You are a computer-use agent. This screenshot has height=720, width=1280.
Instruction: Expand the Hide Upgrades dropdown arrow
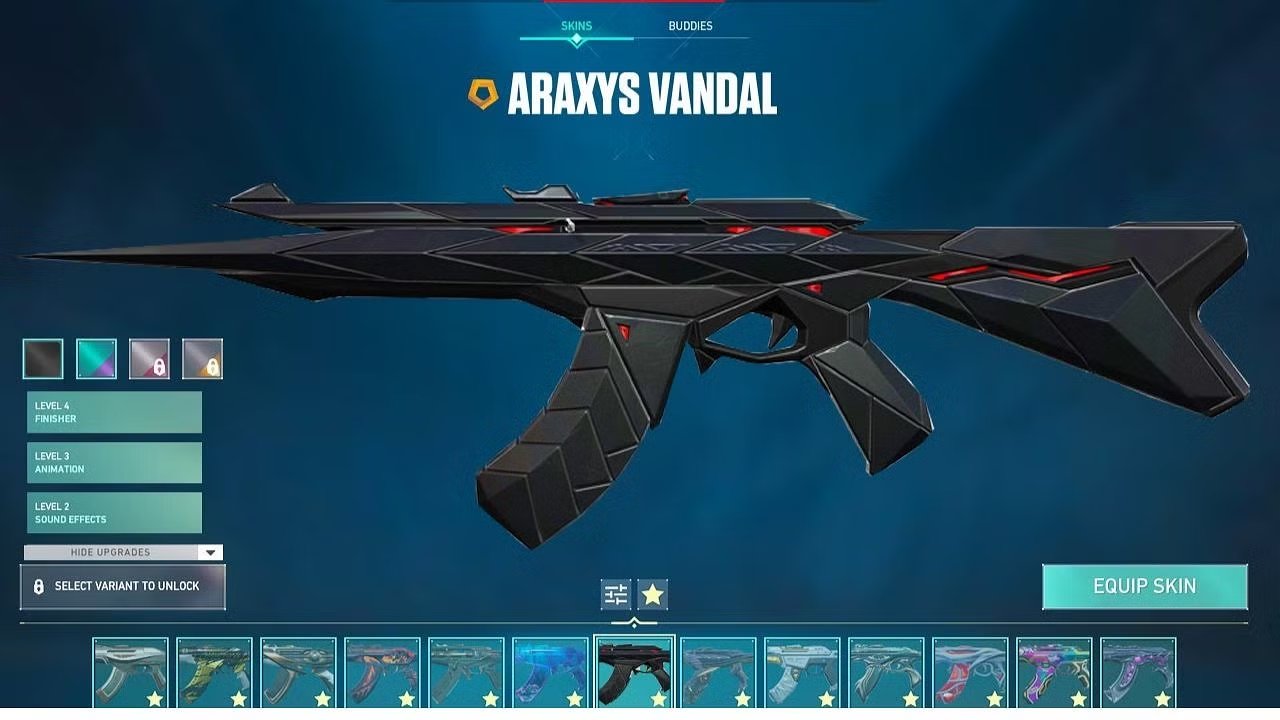[x=208, y=552]
